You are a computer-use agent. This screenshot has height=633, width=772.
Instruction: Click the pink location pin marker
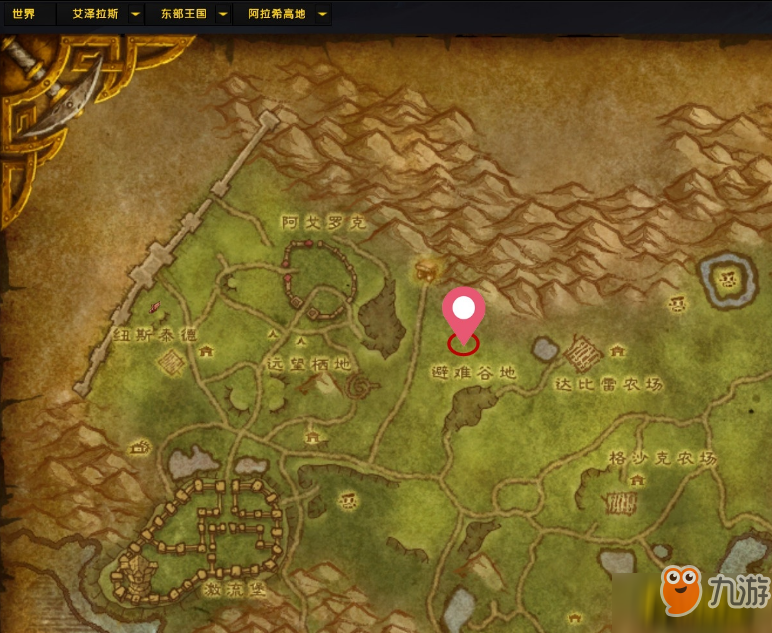(x=462, y=310)
